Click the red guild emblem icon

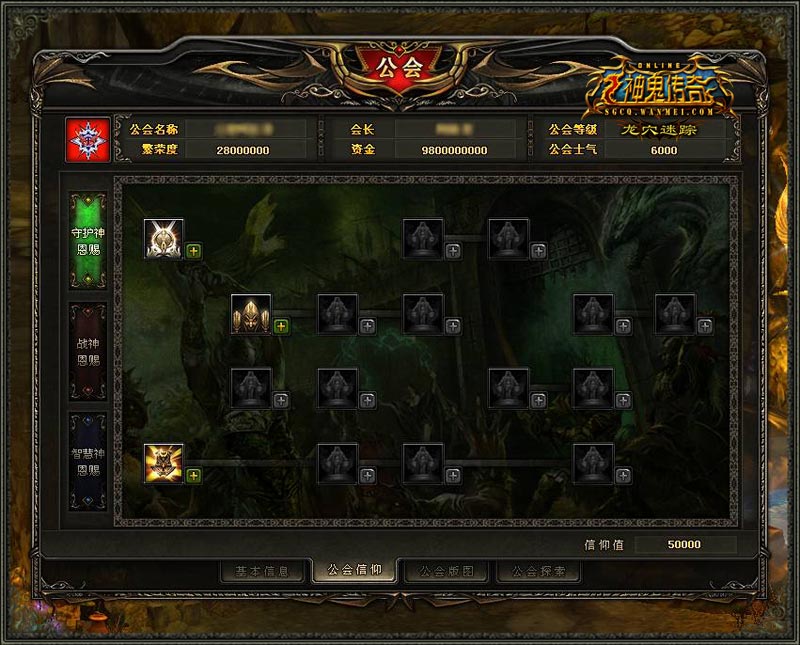85,140
